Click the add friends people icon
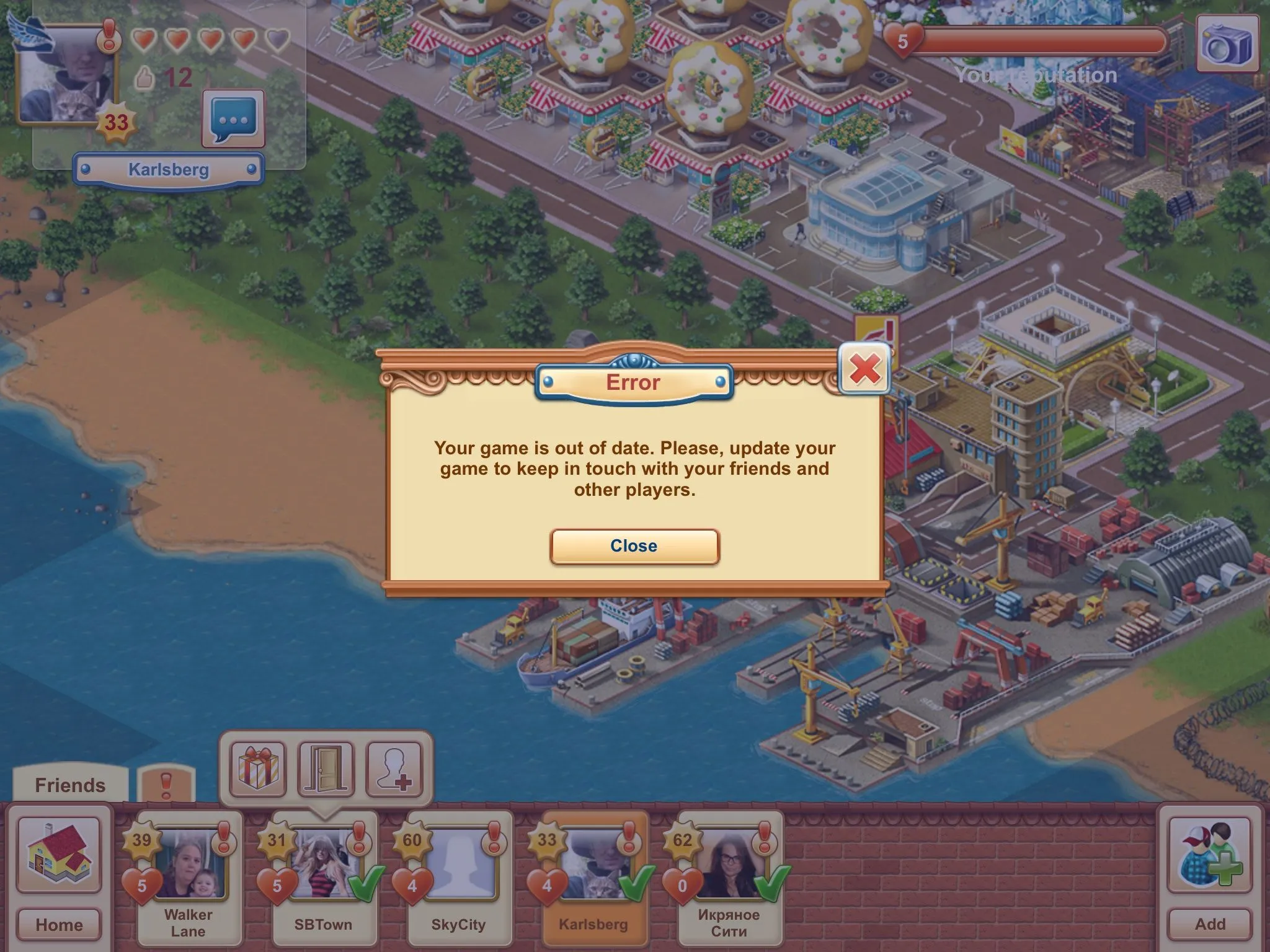 1210,854
